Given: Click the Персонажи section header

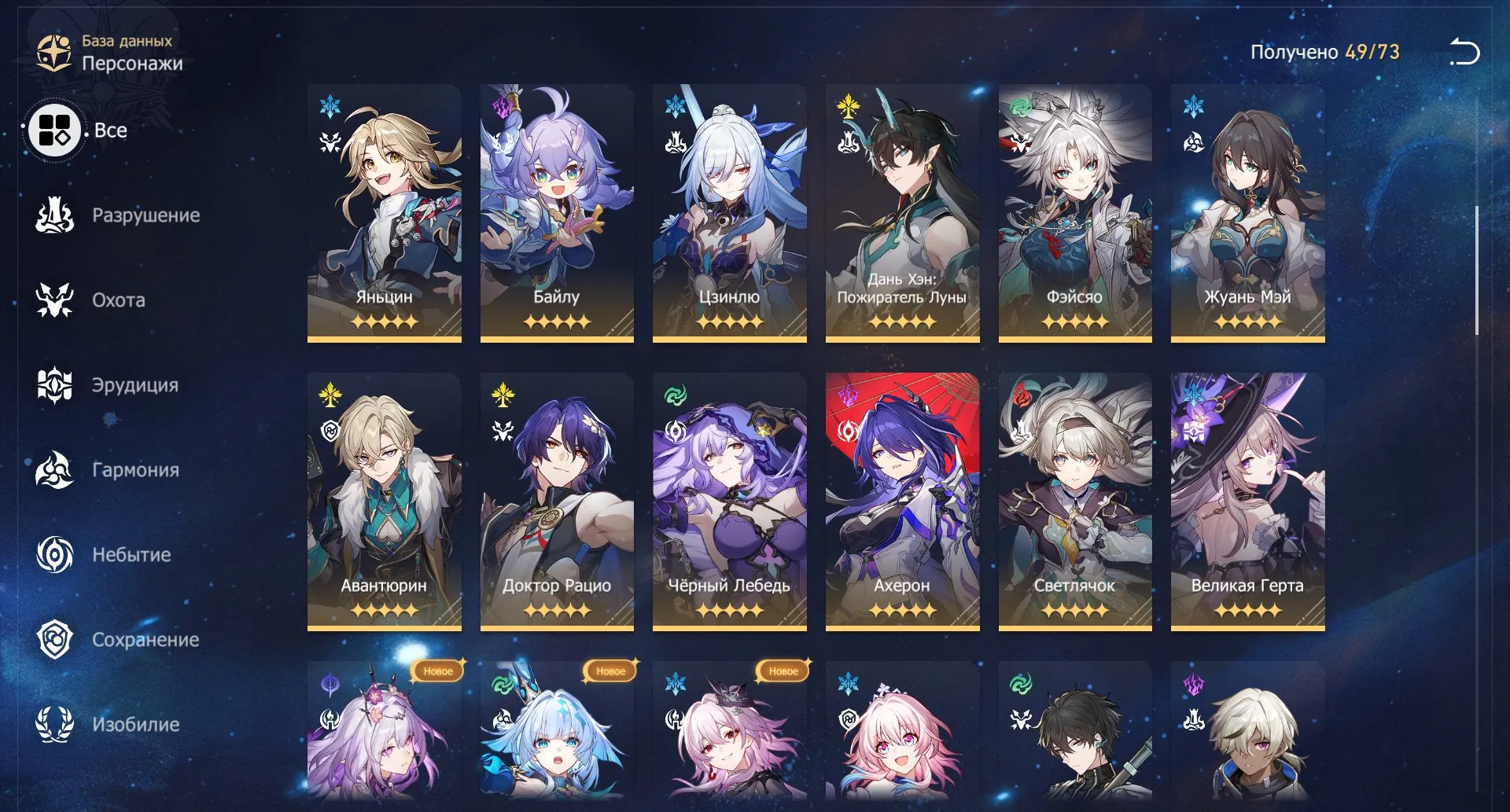Looking at the screenshot, I should click(x=134, y=64).
